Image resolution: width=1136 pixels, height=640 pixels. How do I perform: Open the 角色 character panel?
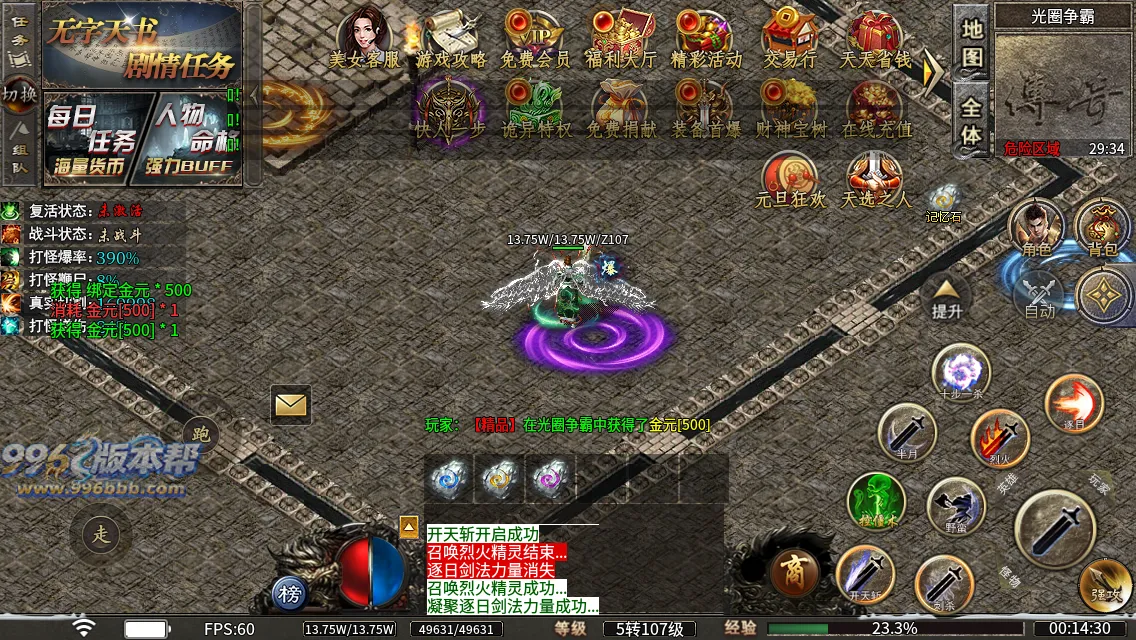[1035, 228]
